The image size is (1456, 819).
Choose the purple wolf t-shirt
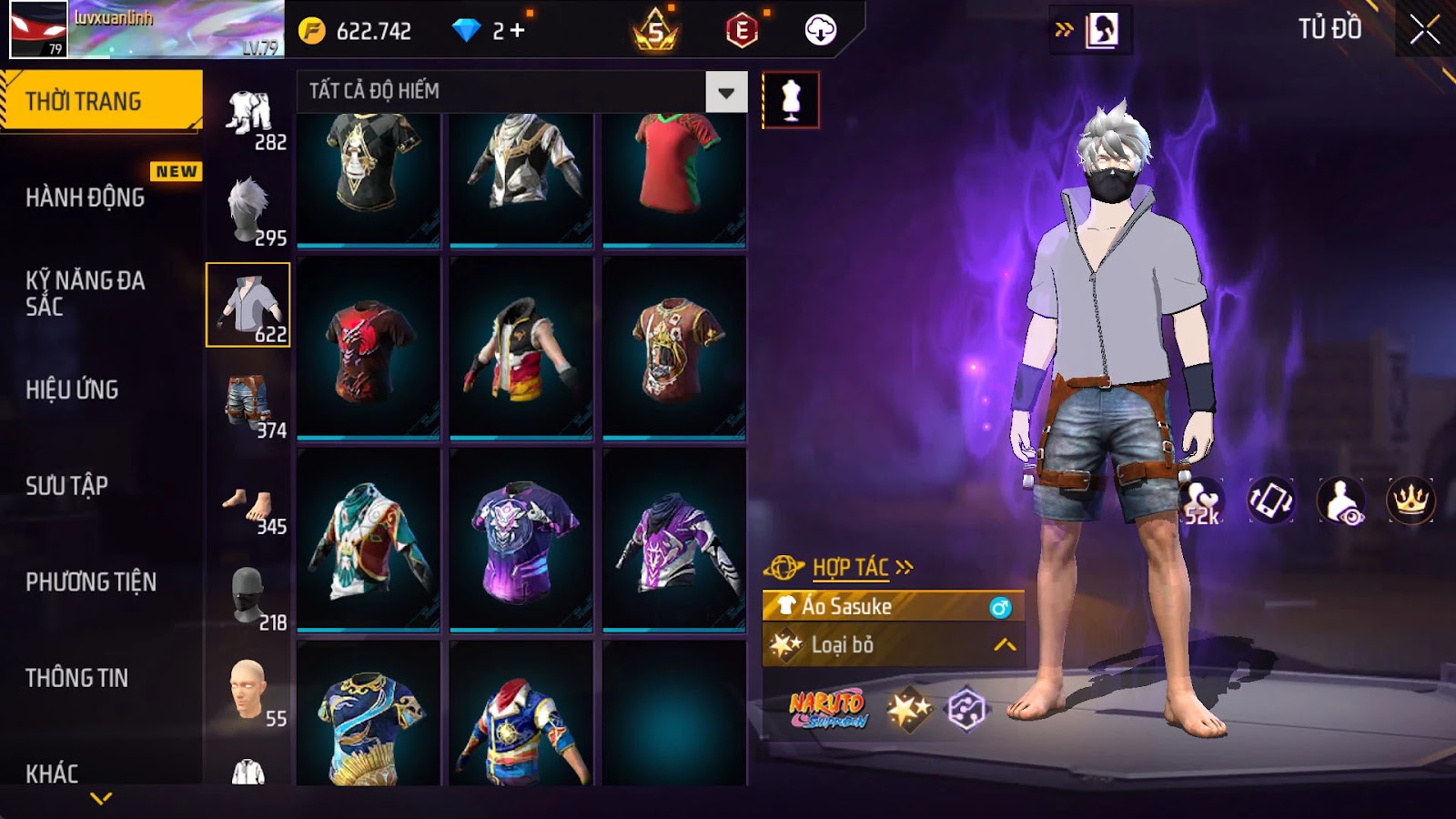click(521, 540)
